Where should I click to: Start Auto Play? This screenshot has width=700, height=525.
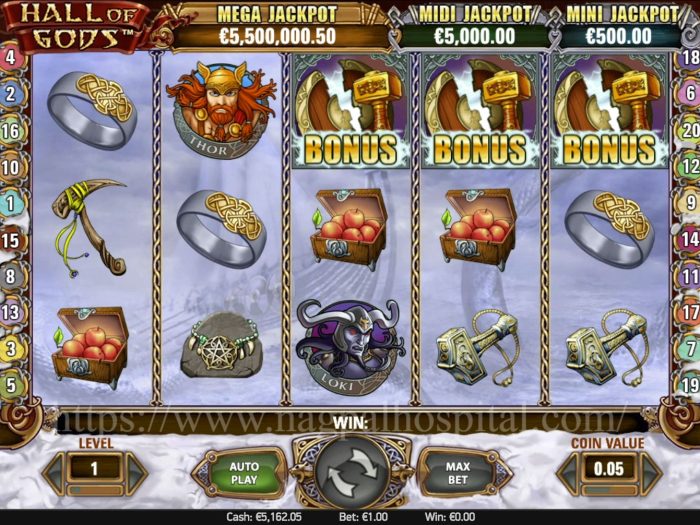pyautogui.click(x=243, y=474)
